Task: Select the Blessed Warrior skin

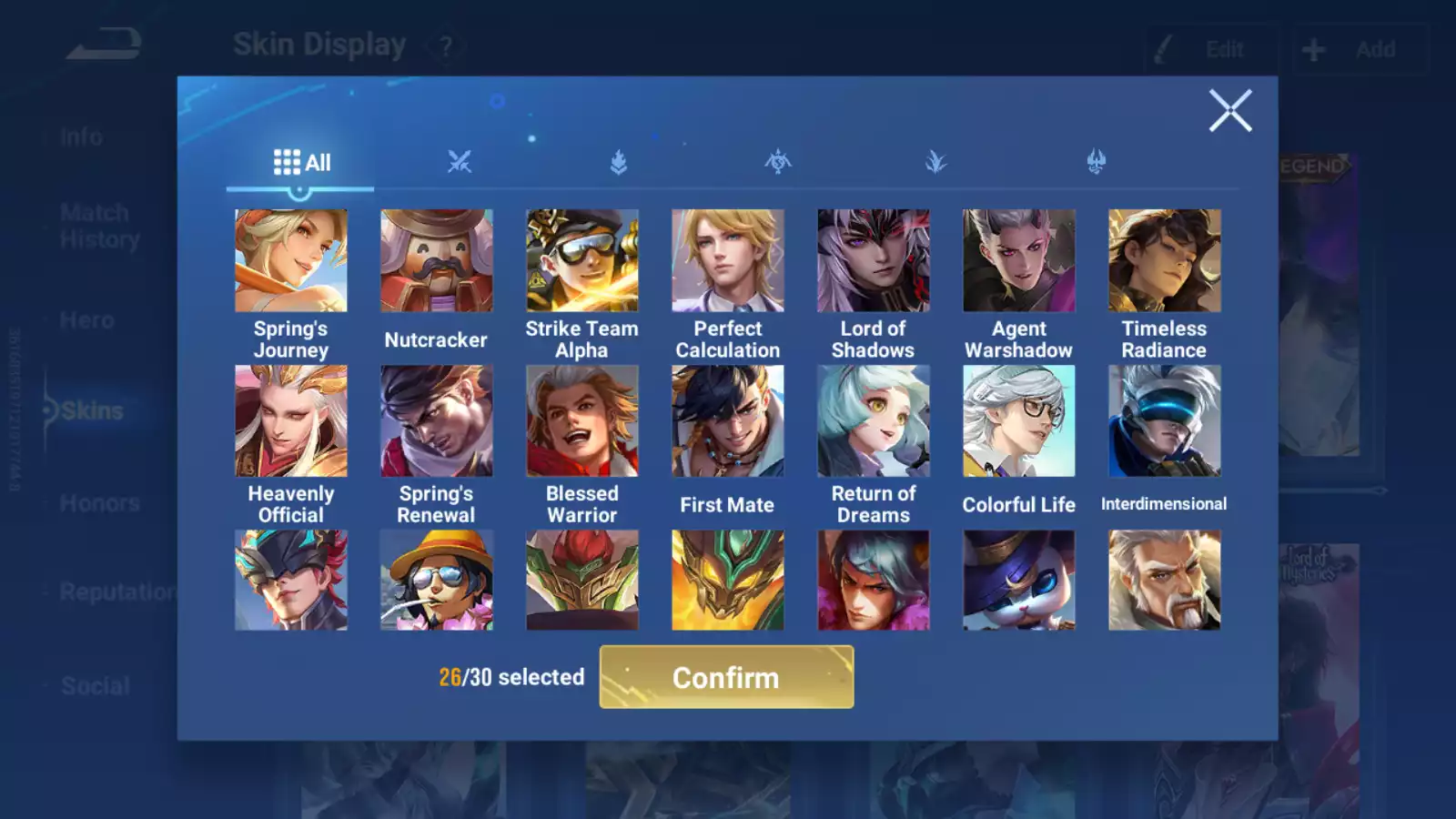Action: 582,421
